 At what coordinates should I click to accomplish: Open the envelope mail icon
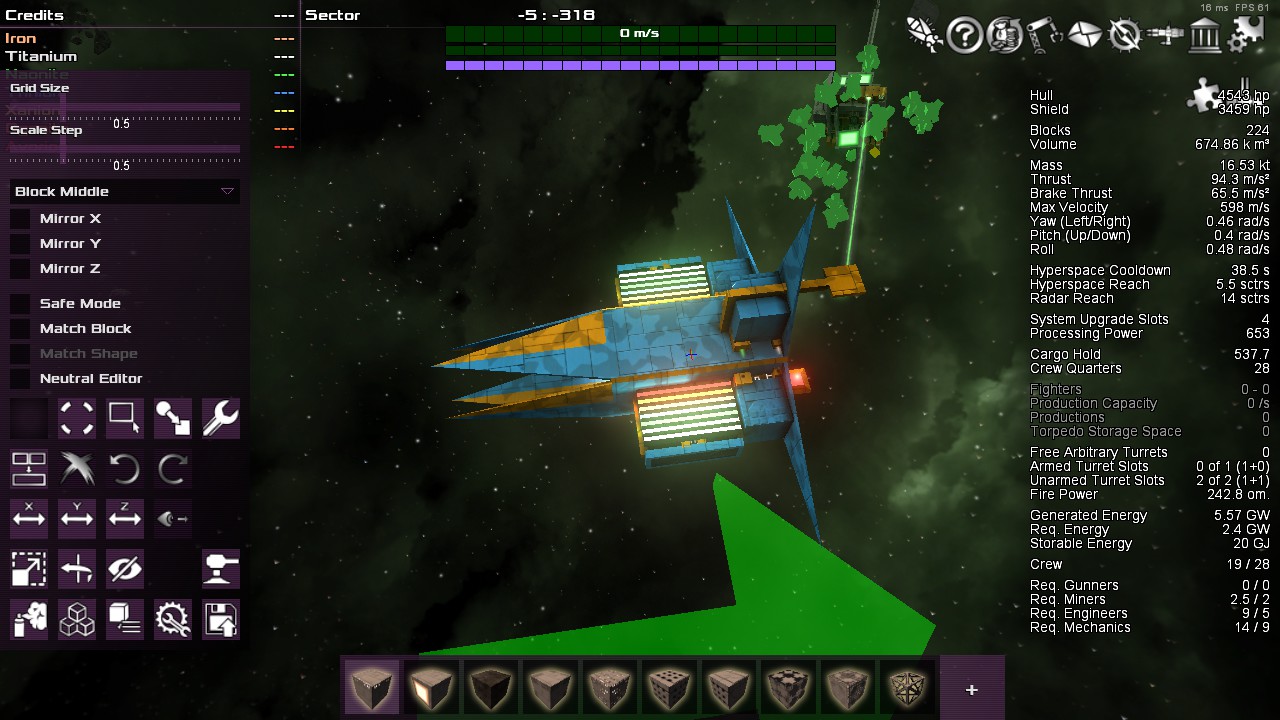click(1084, 36)
